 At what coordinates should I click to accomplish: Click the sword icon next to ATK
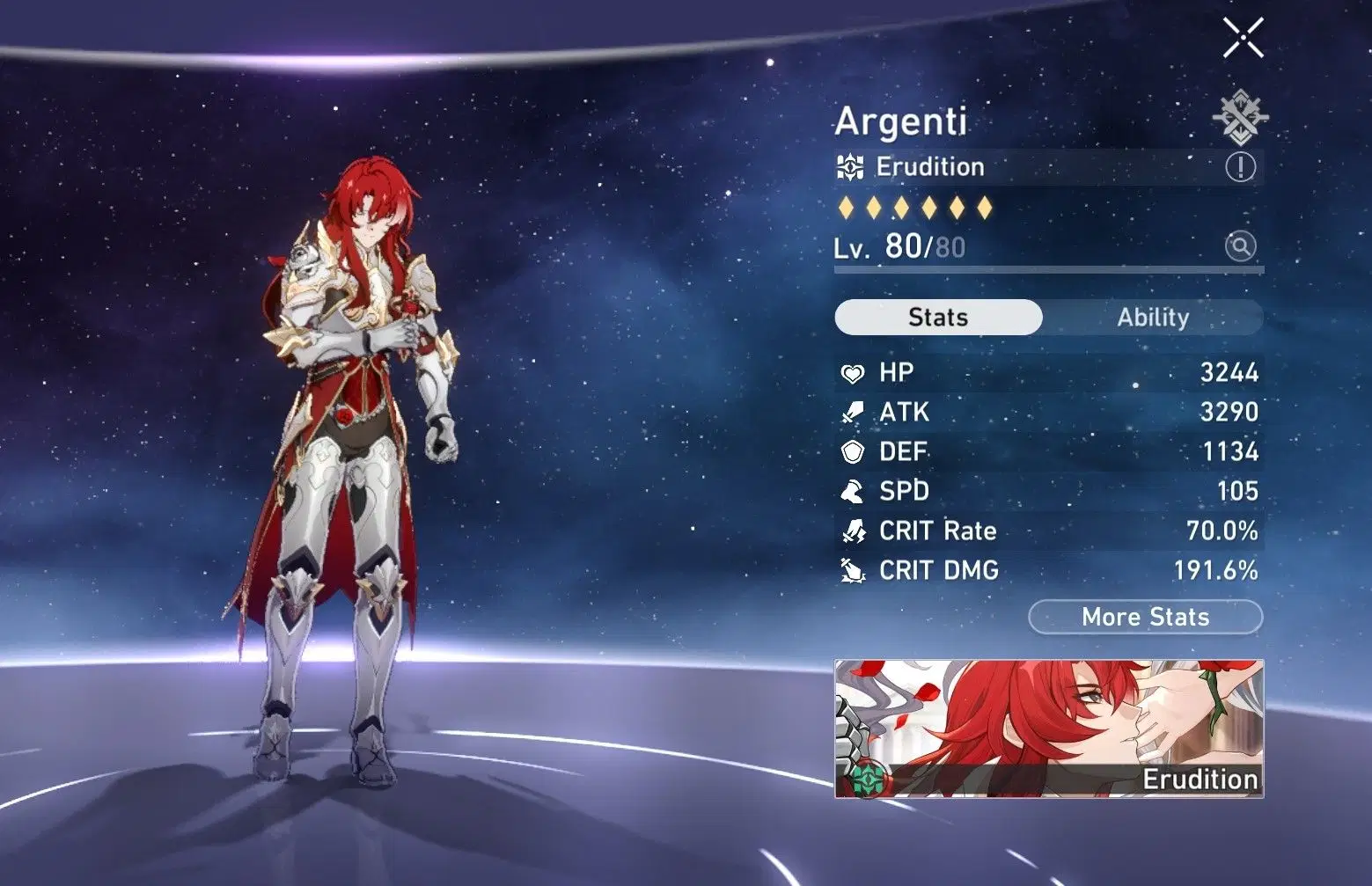851,412
